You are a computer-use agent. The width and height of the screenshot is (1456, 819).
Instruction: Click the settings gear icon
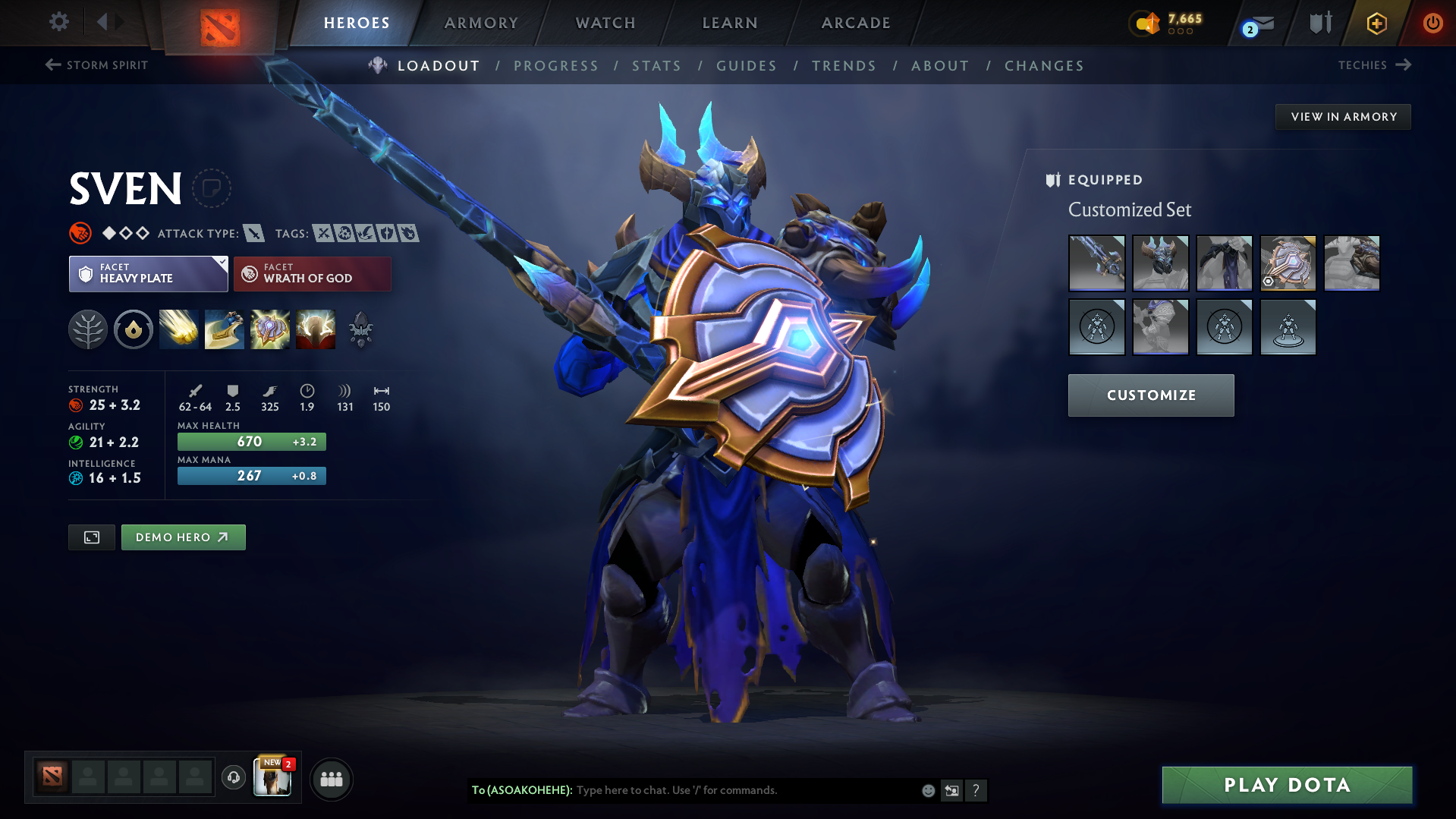(x=58, y=22)
